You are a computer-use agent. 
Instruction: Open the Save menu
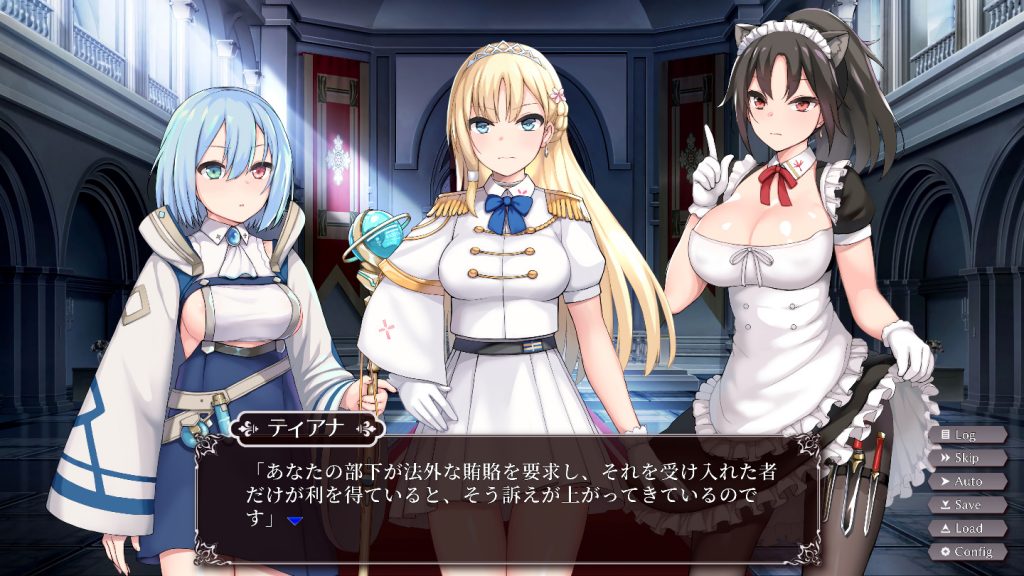(966, 505)
